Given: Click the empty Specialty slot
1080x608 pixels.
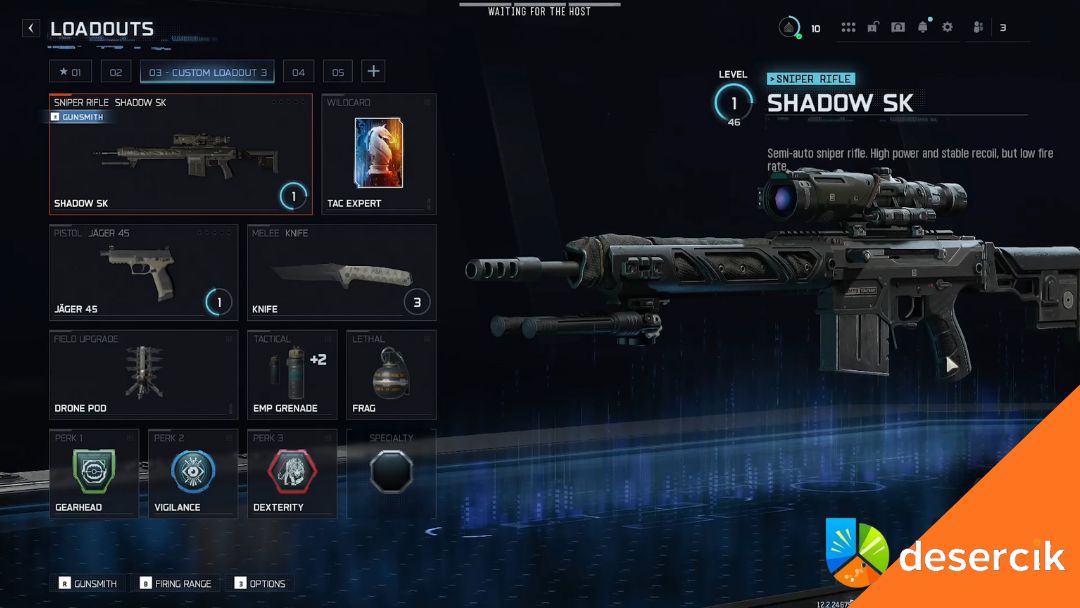Looking at the screenshot, I should coord(391,473).
